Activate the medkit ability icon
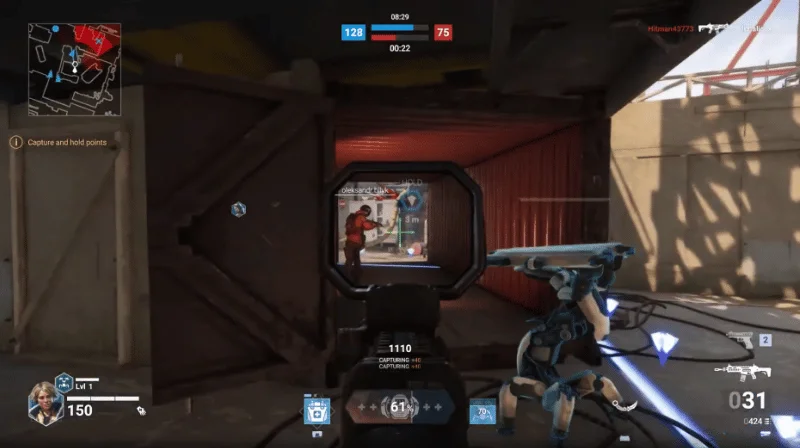This screenshot has width=800, height=448. coord(317,412)
